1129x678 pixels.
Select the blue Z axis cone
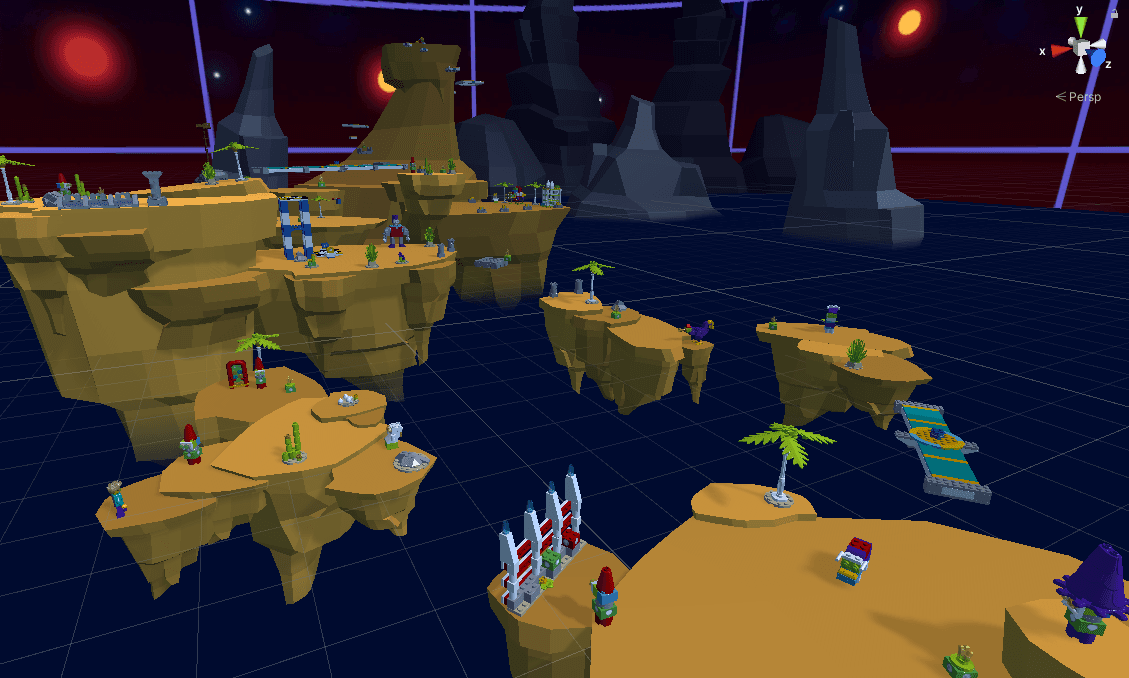pos(1098,60)
